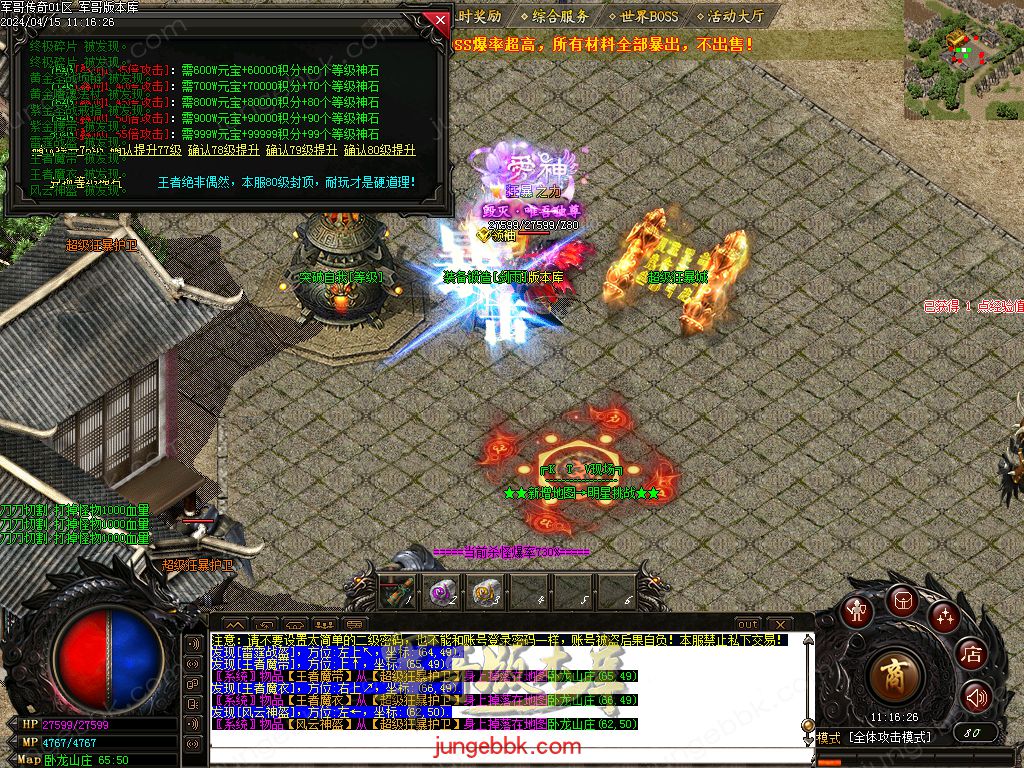Screen dimensions: 1024x768
Task: Open the golden 商 mall button
Action: (896, 677)
